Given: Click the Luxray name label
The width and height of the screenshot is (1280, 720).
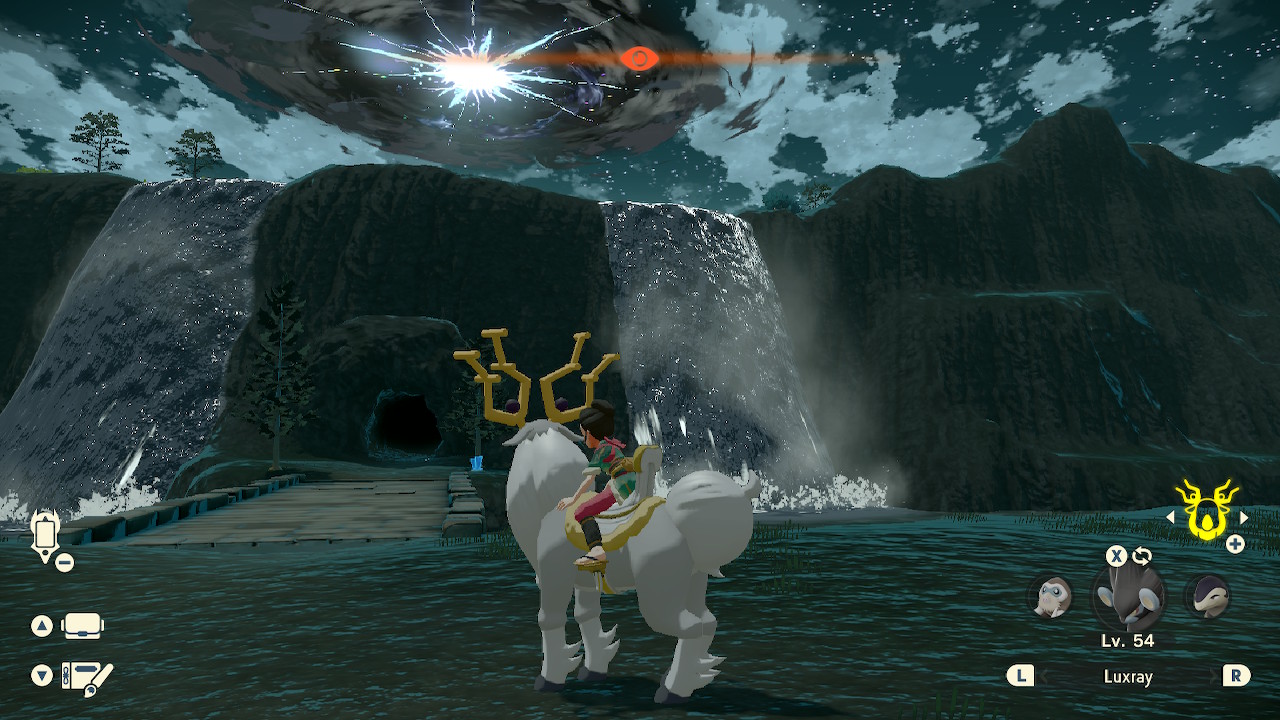Looking at the screenshot, I should tap(1128, 676).
